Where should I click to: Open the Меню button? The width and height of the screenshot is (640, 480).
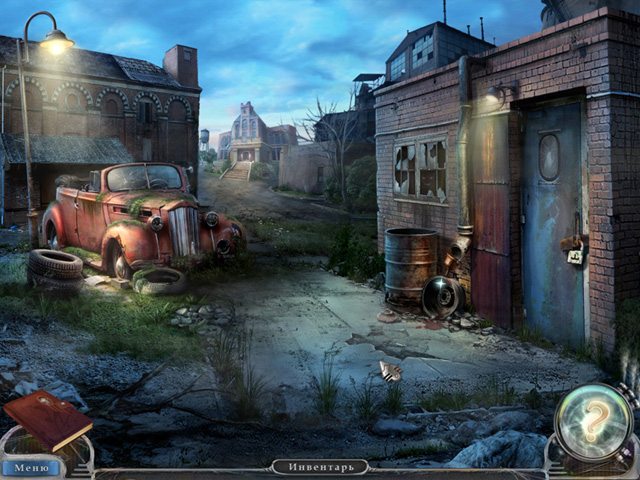point(31,467)
